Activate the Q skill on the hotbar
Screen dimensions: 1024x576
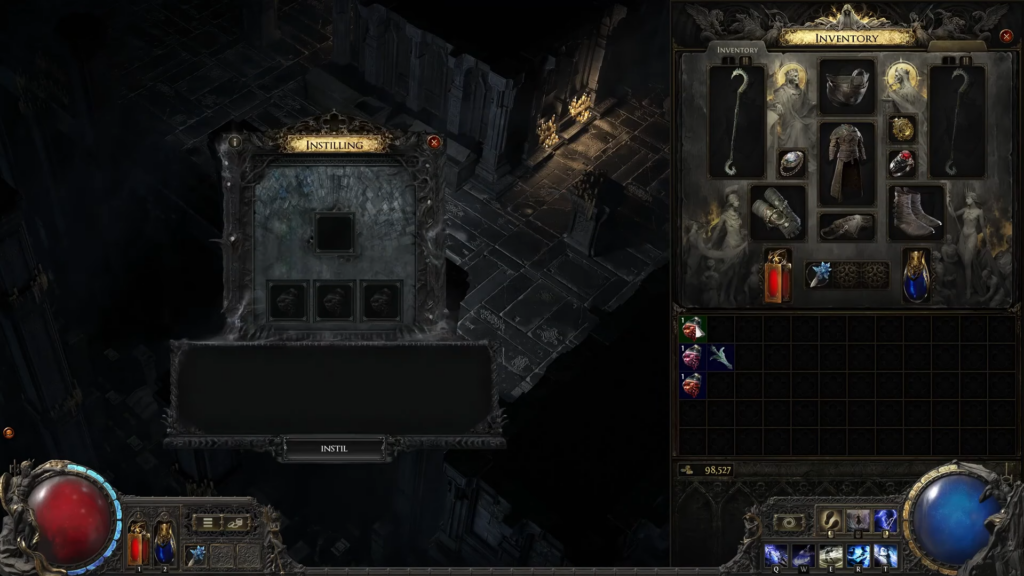(774, 555)
